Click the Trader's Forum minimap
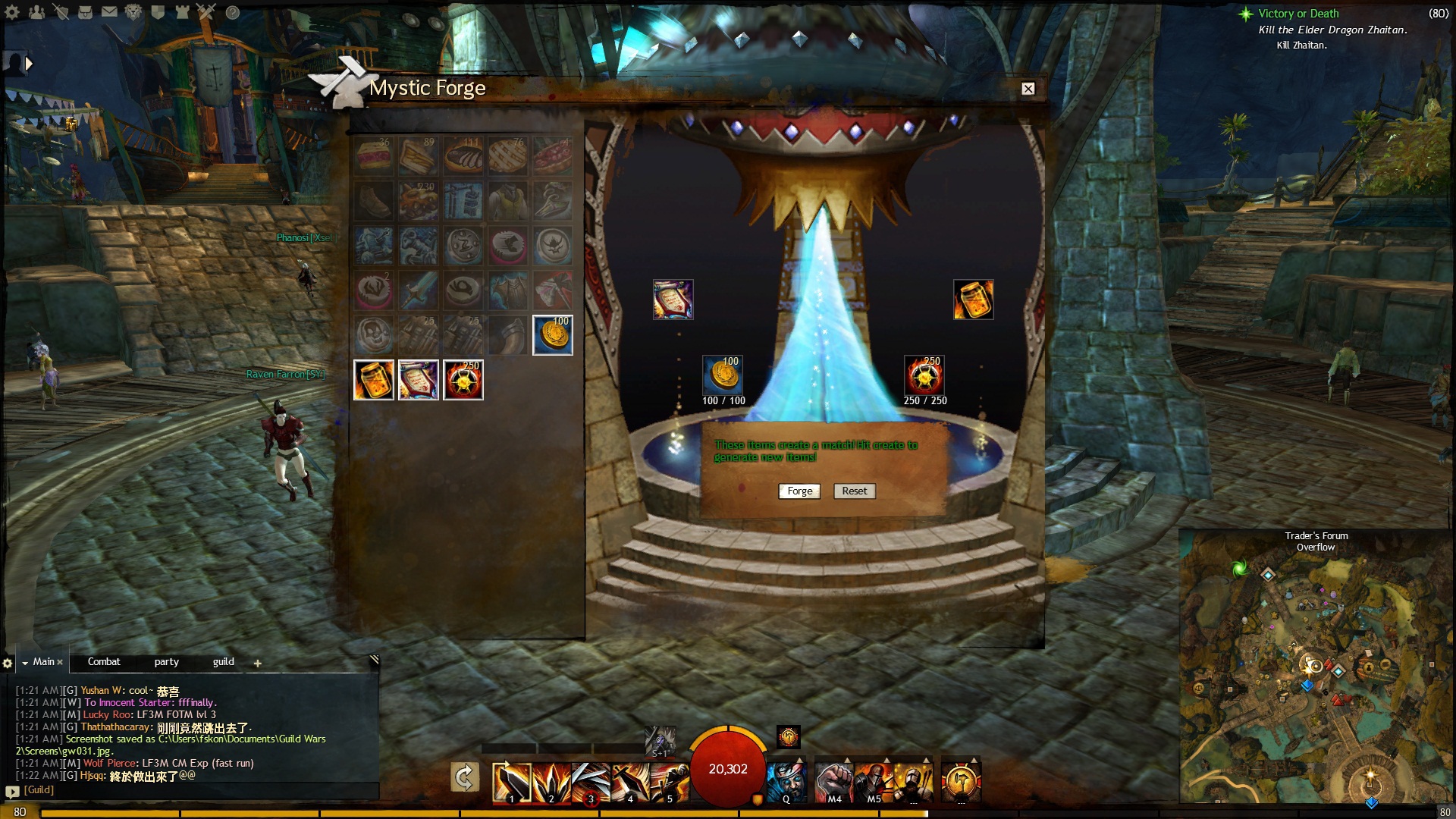The height and width of the screenshot is (819, 1456). pyautogui.click(x=1316, y=675)
